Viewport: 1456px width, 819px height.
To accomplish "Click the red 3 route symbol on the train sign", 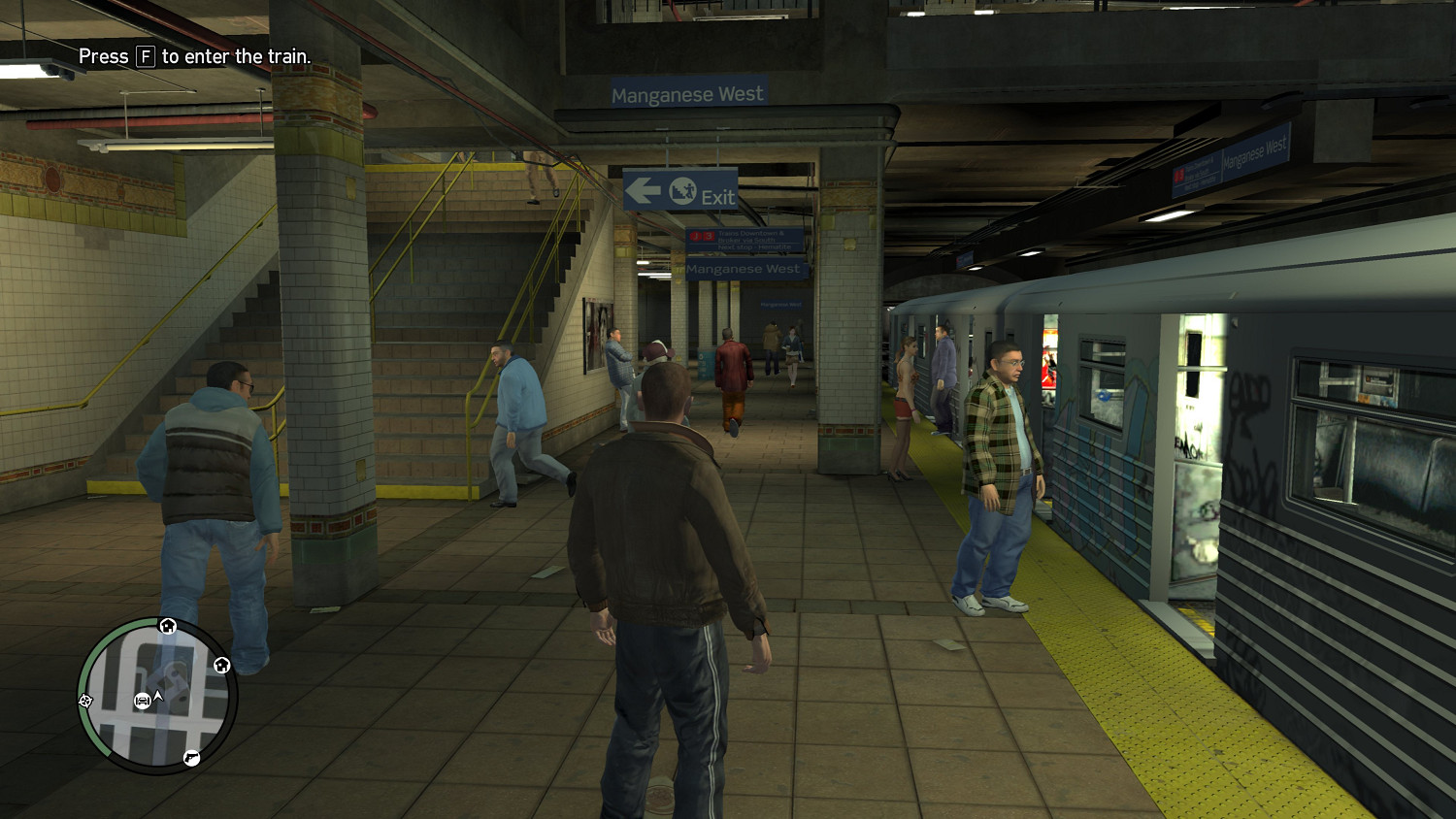I will [x=709, y=235].
